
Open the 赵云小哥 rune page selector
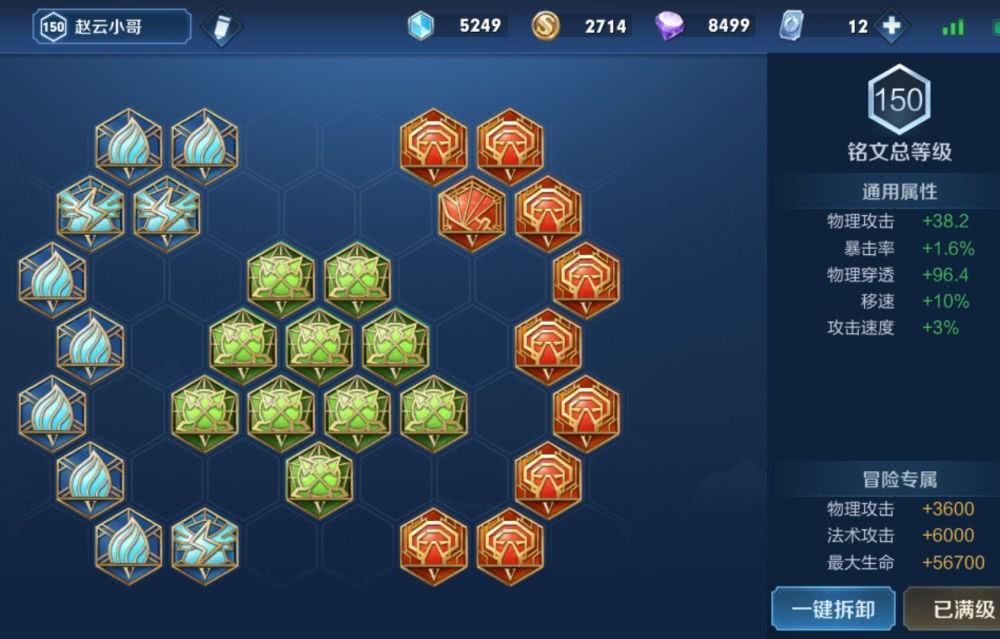pos(111,27)
